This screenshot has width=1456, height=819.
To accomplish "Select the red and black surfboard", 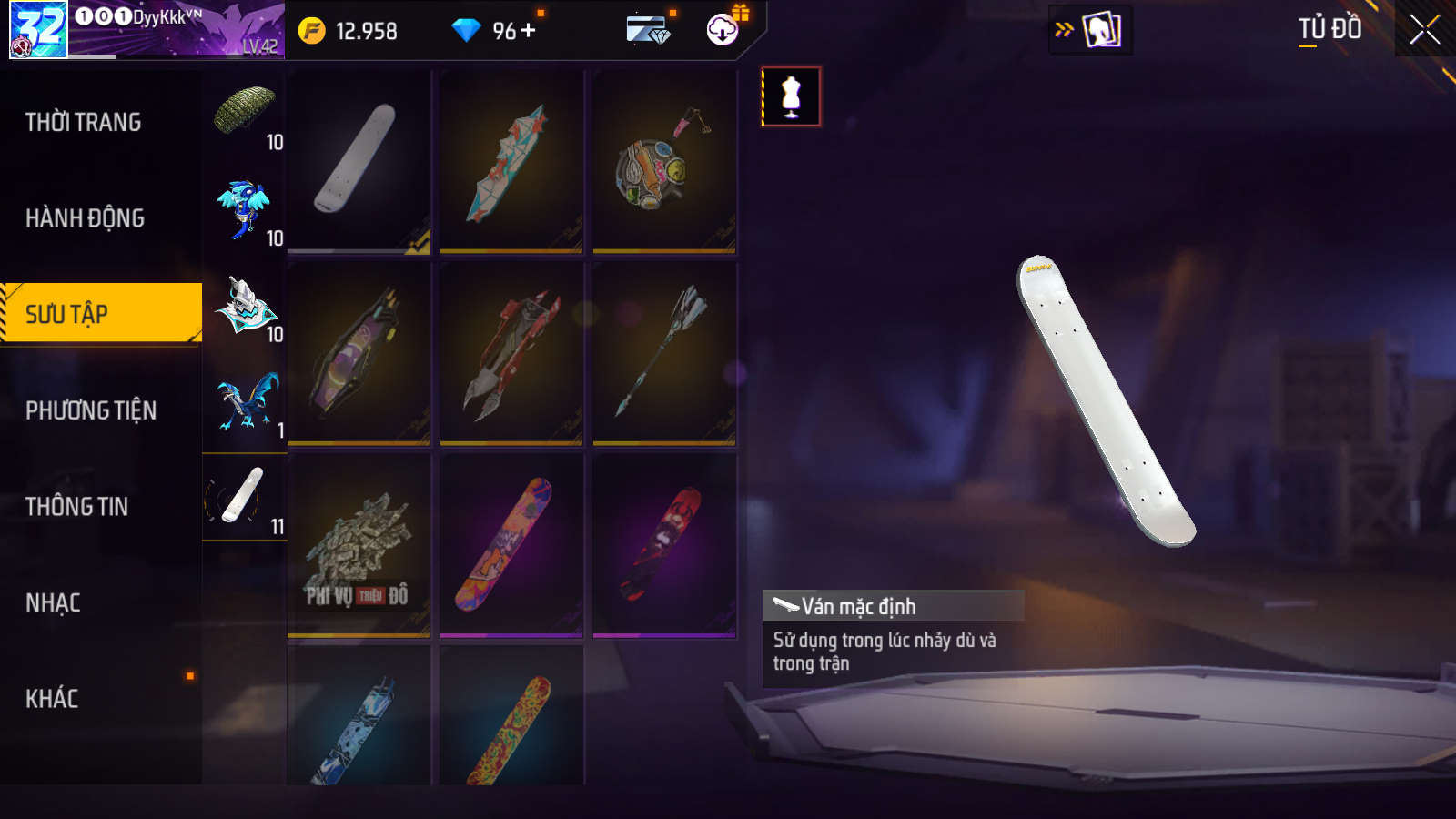I will 663,544.
